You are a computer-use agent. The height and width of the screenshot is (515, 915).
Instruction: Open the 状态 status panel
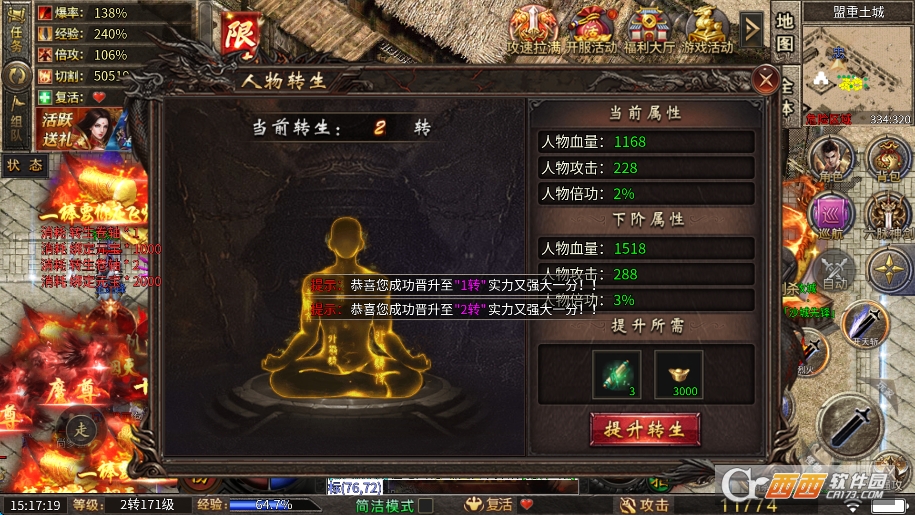24,166
